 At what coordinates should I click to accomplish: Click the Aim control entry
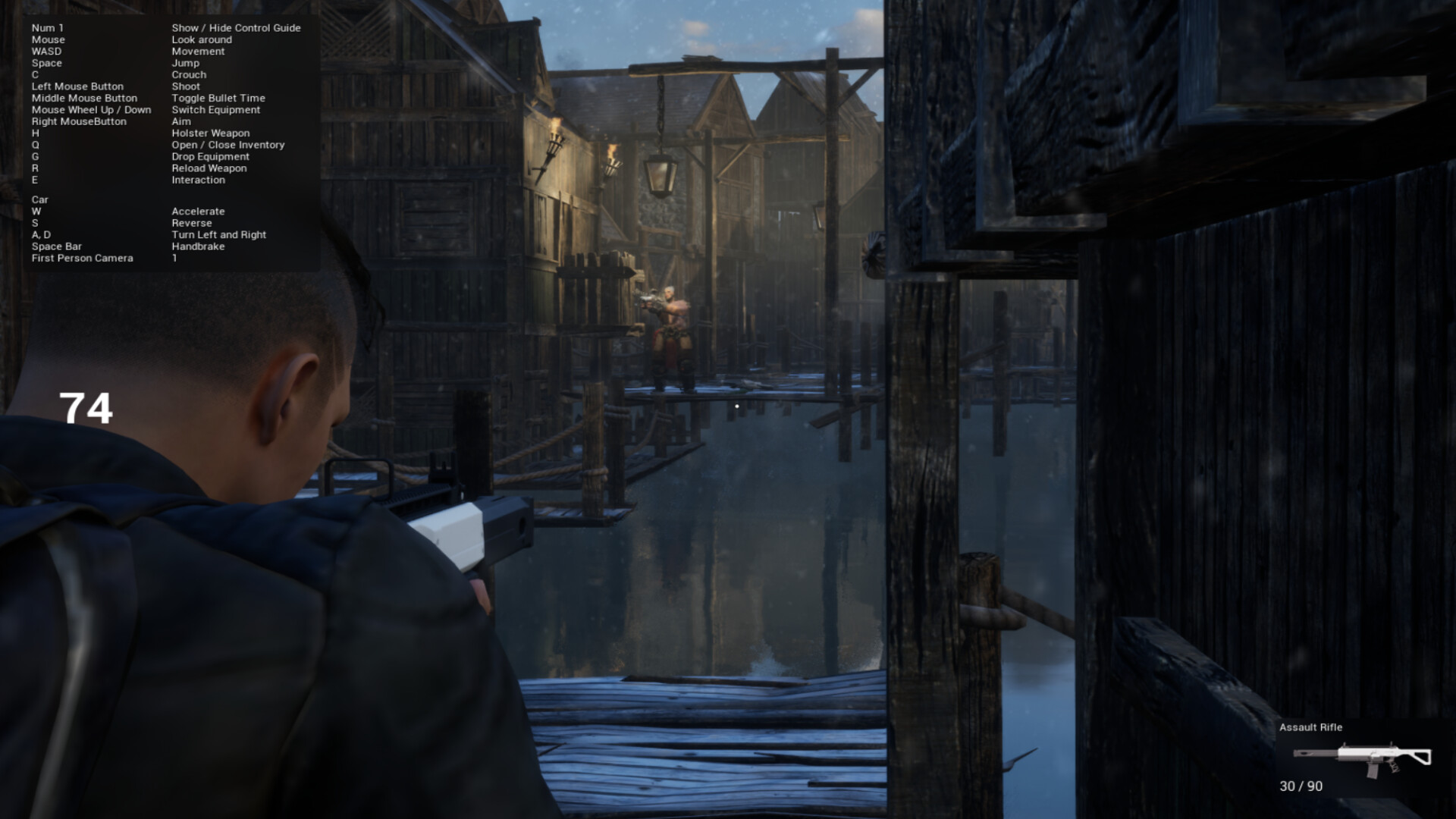(x=180, y=121)
